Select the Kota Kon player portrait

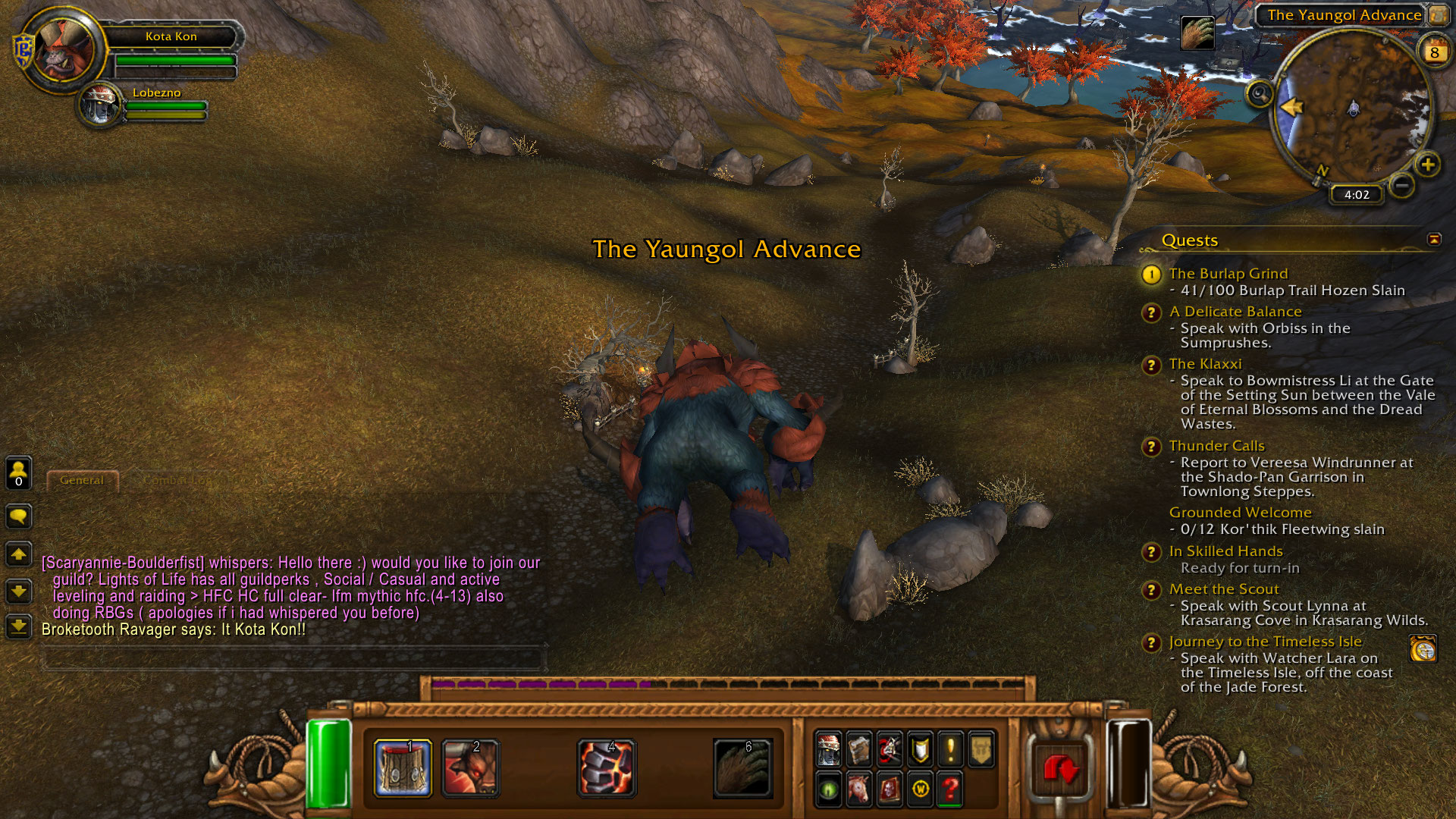point(64,49)
